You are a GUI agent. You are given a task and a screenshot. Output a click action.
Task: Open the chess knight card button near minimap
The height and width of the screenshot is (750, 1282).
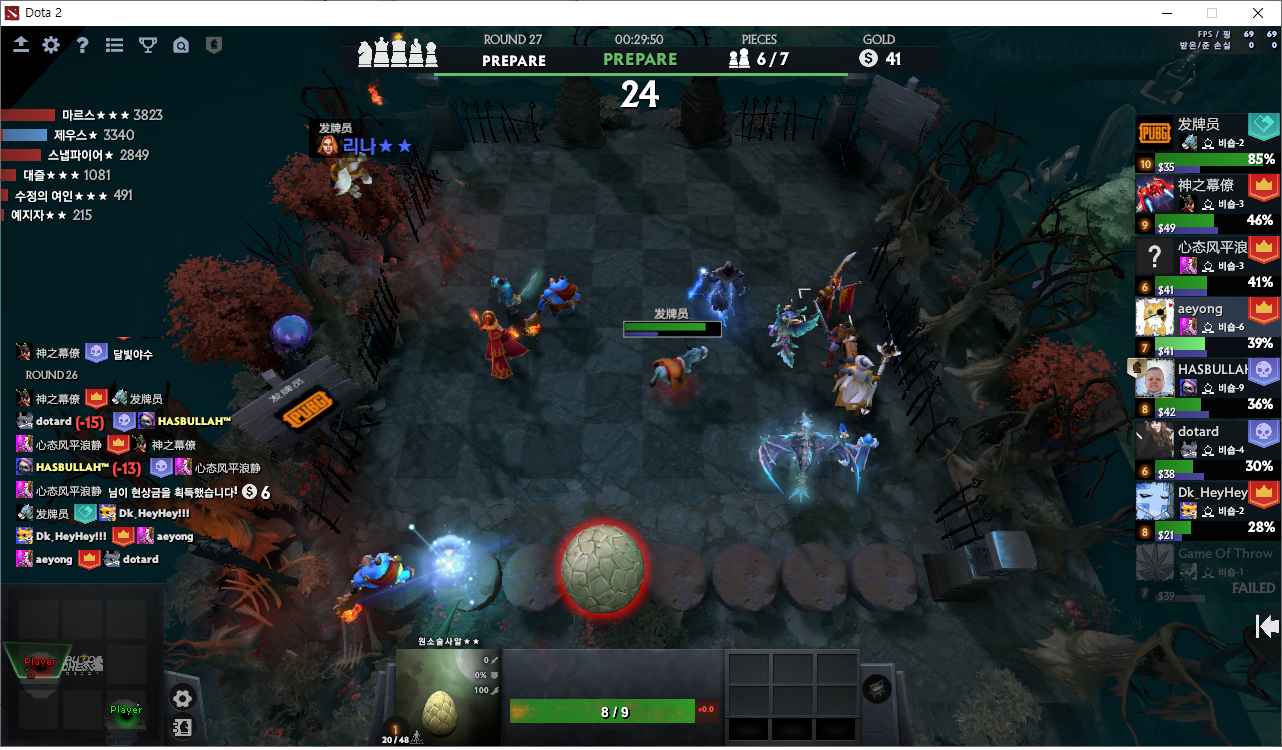[182, 727]
